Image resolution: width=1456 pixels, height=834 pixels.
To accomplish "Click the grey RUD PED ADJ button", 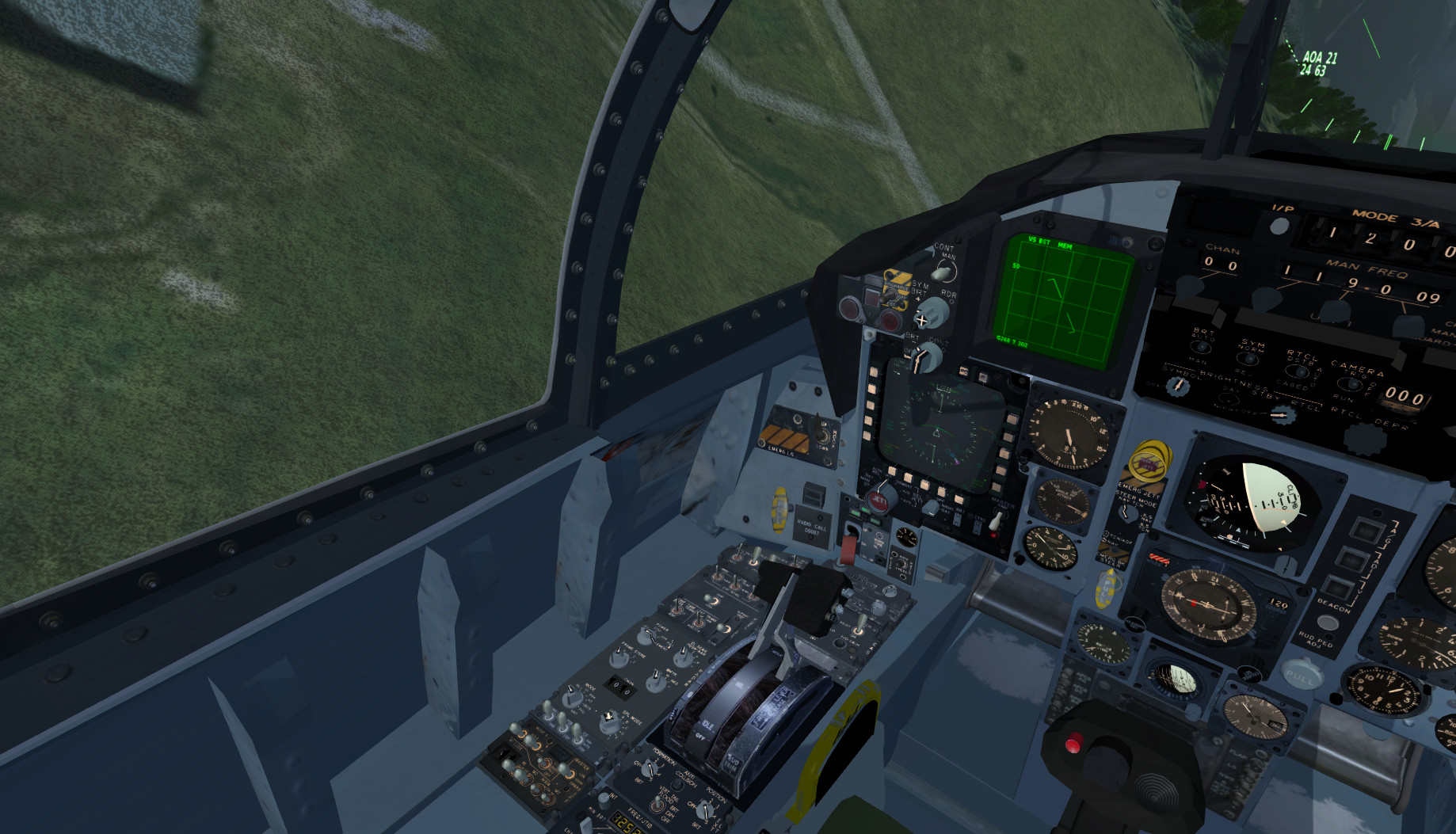I will (x=1327, y=623).
